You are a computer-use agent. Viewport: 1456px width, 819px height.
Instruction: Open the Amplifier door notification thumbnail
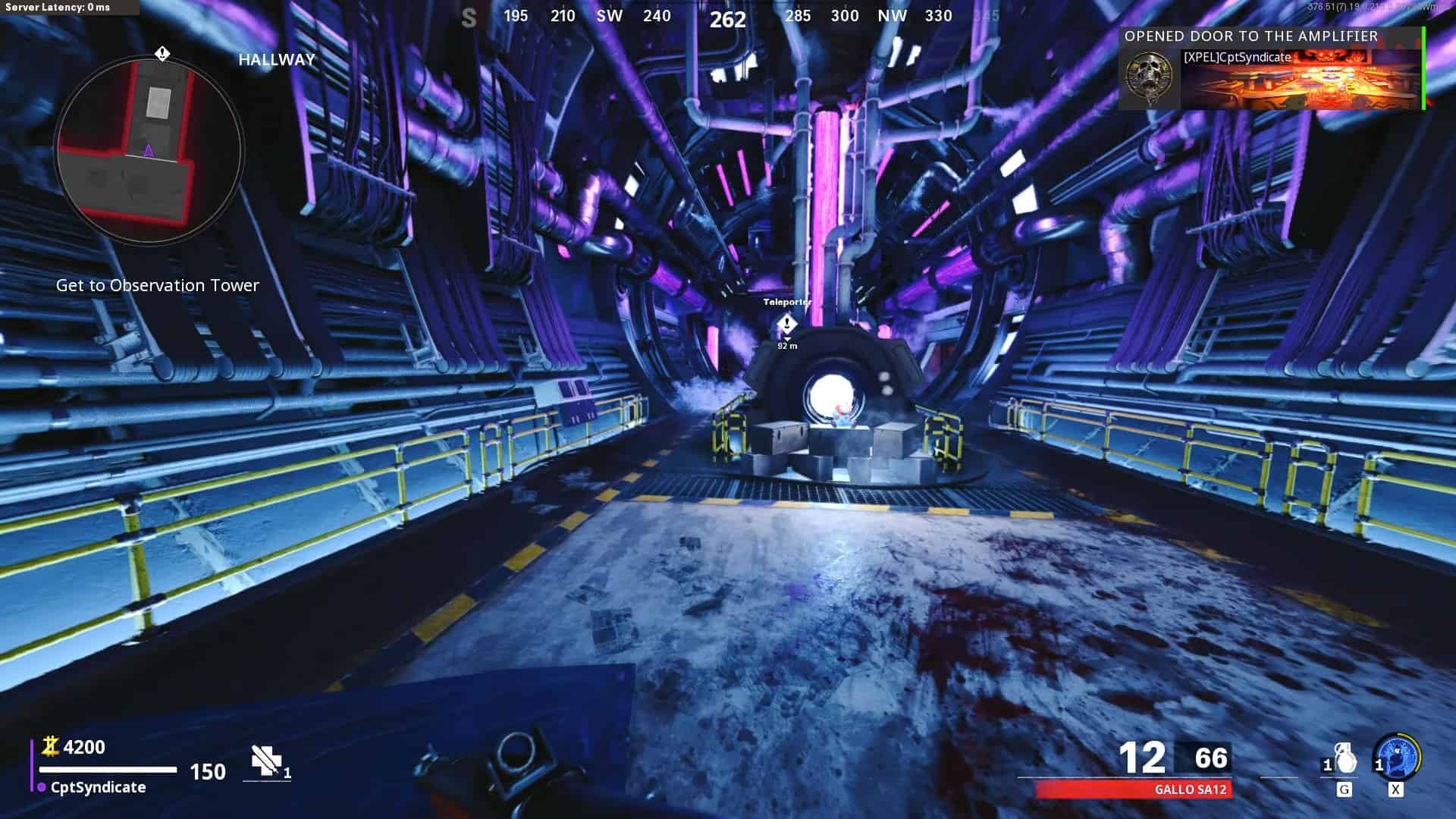coord(1301,81)
